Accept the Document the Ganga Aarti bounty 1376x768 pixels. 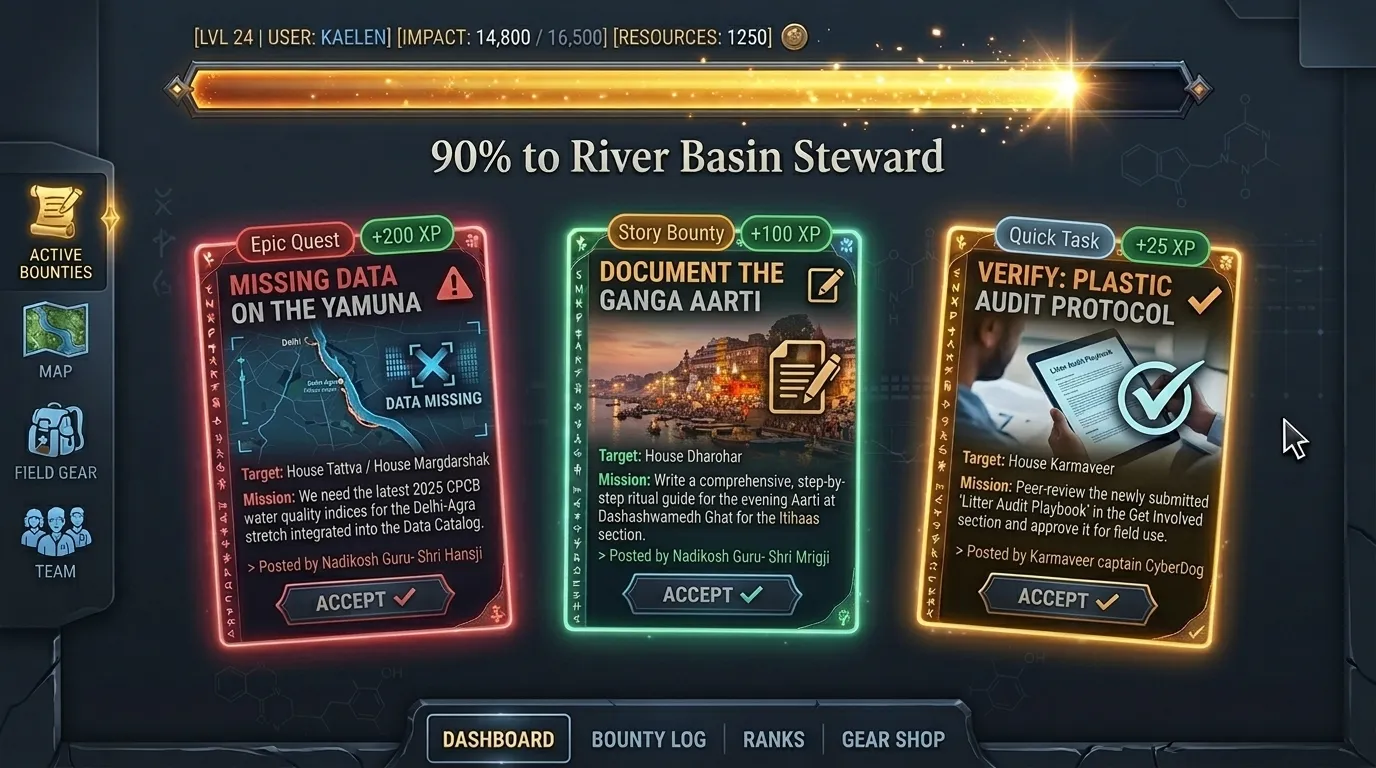click(x=712, y=594)
